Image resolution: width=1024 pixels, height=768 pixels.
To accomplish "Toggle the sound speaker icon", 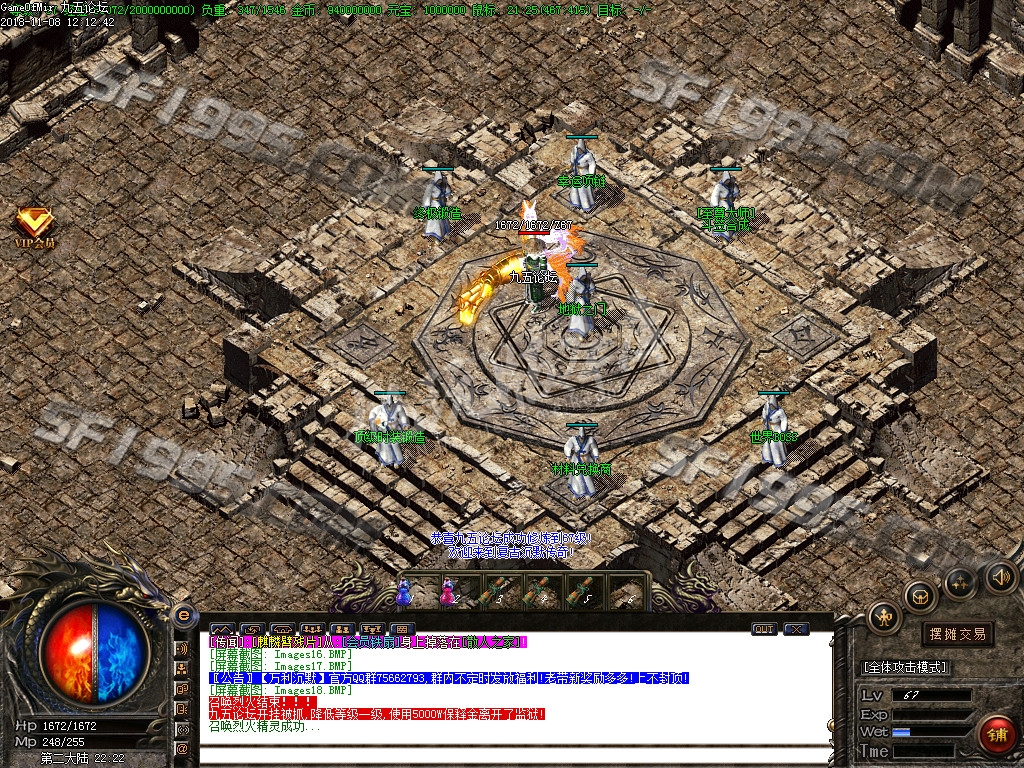I will coord(1001,577).
